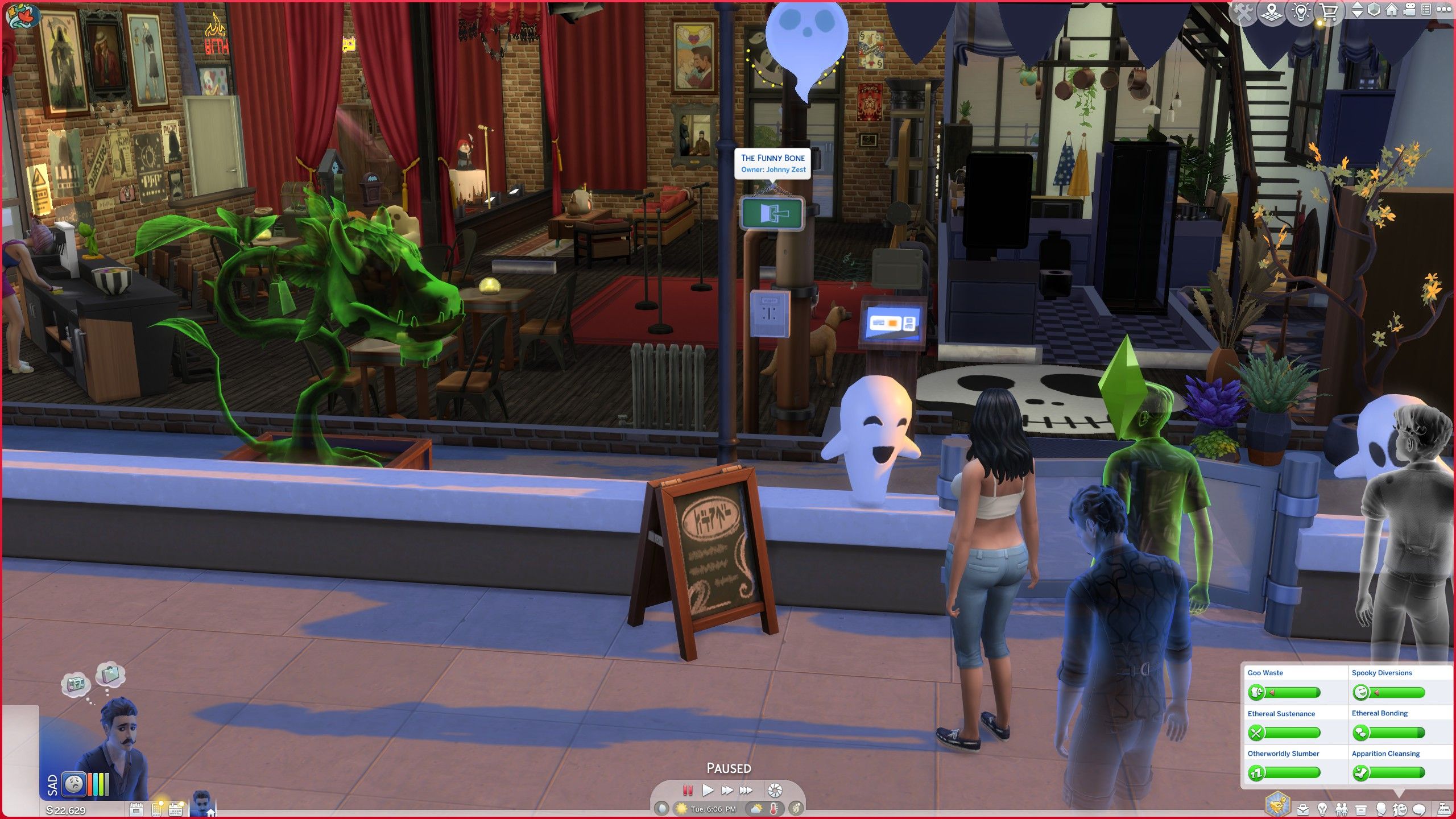Open the career briefcase panel

point(1303,809)
